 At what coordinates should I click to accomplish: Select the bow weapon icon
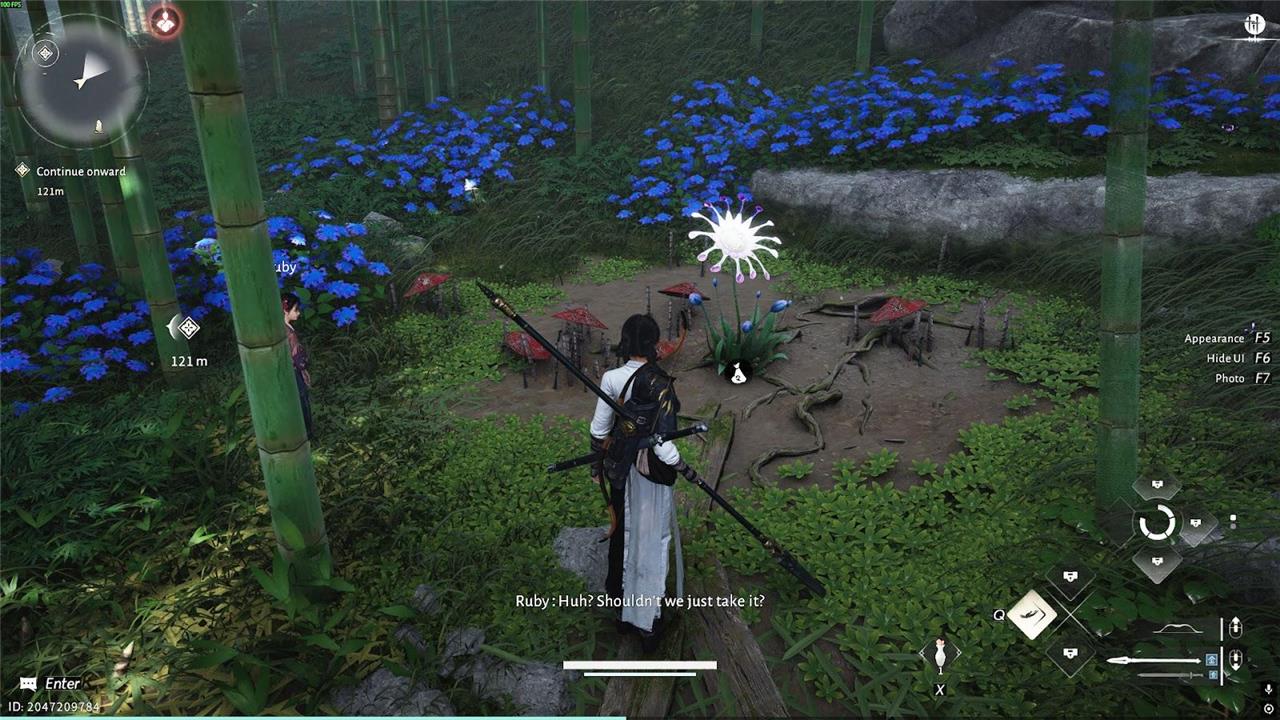pyautogui.click(x=1177, y=629)
